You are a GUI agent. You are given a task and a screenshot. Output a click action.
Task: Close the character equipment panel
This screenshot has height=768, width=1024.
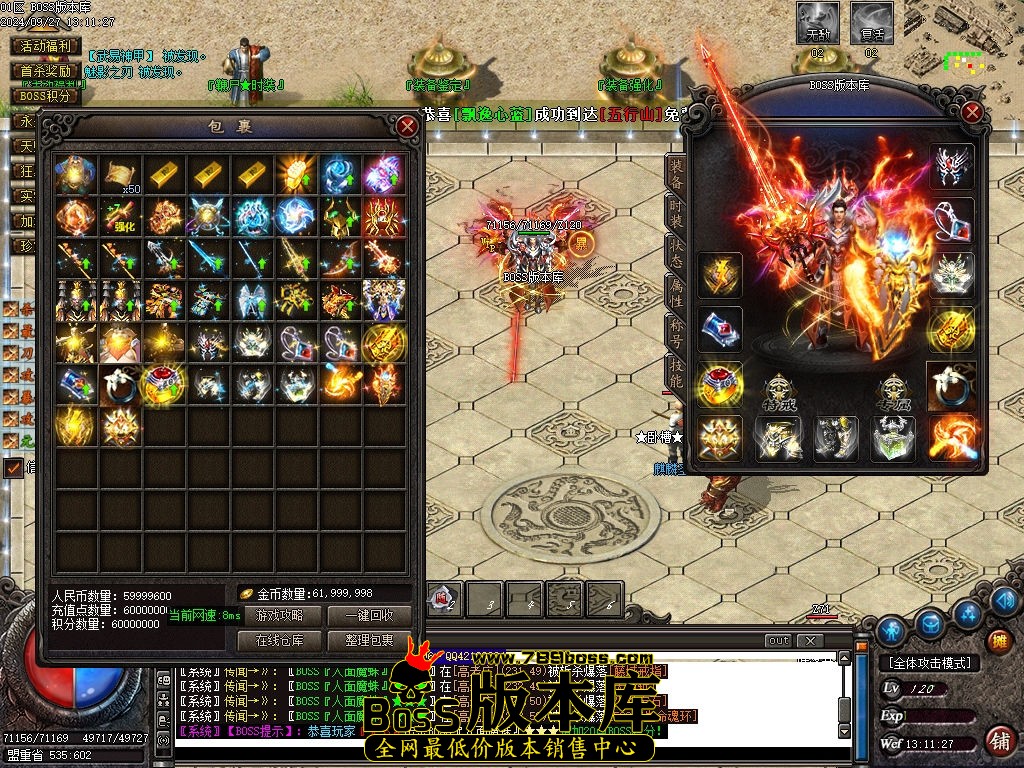pyautogui.click(x=972, y=113)
